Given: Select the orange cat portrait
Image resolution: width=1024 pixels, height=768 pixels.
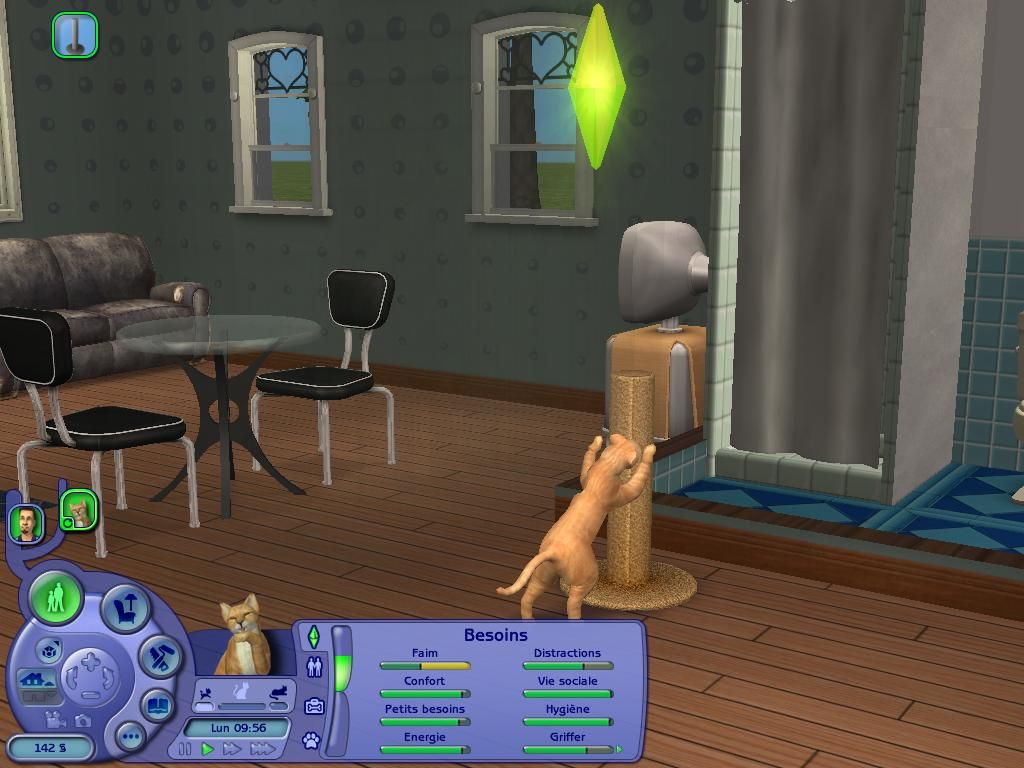Looking at the screenshot, I should coord(79,511).
